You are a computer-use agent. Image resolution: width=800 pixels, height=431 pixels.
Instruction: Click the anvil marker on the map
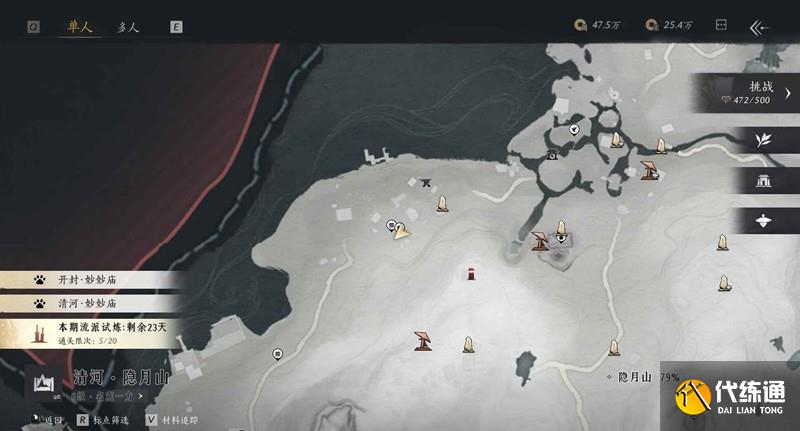426,182
